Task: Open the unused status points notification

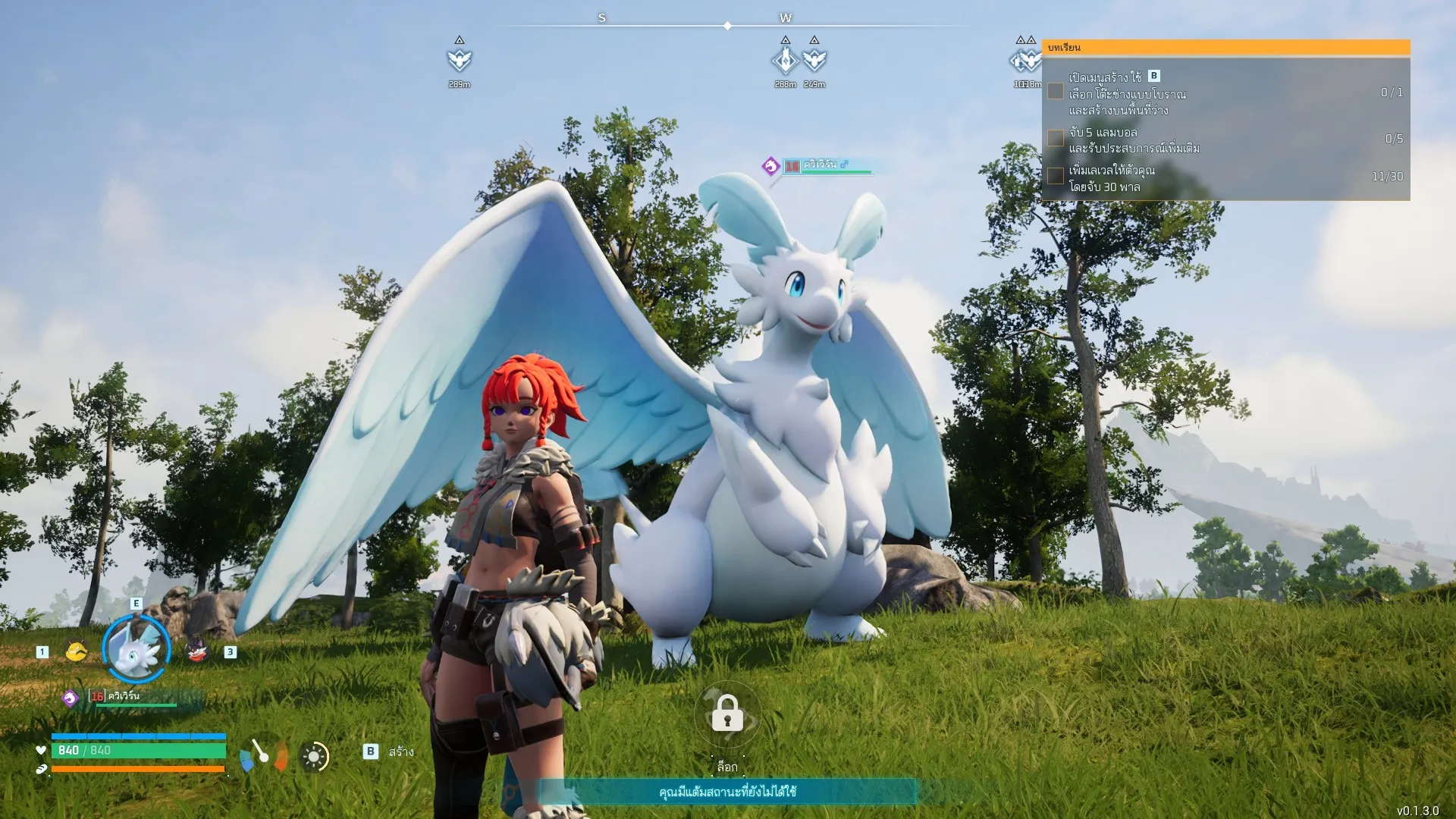Action: point(727,792)
